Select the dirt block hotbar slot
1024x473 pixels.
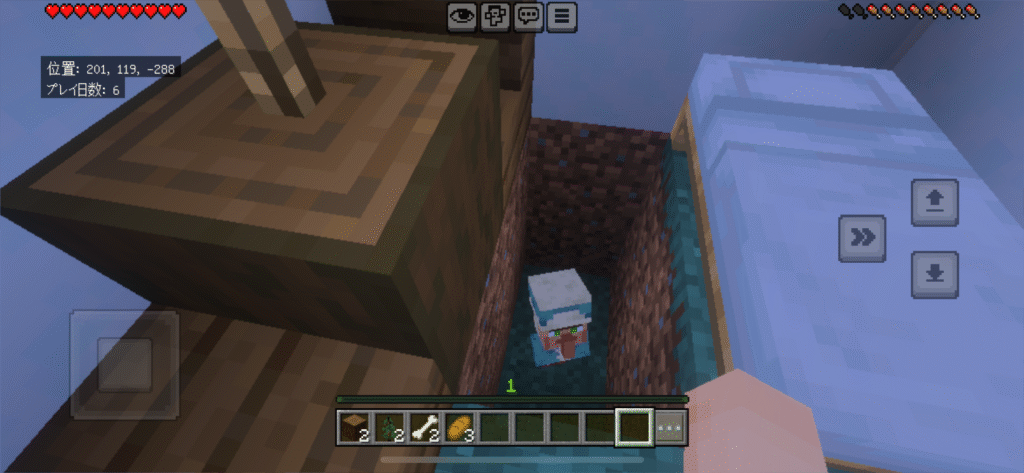tap(357, 427)
